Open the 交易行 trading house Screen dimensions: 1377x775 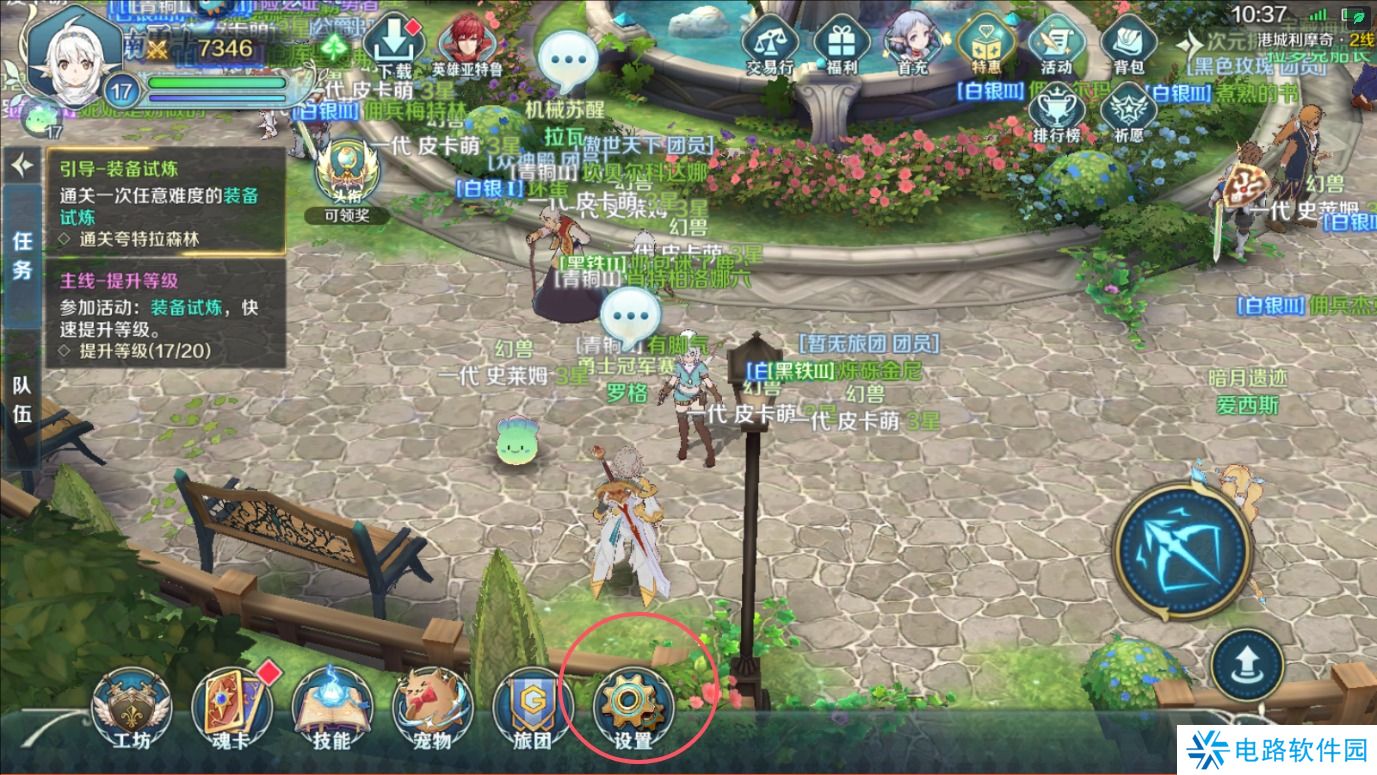tap(770, 47)
